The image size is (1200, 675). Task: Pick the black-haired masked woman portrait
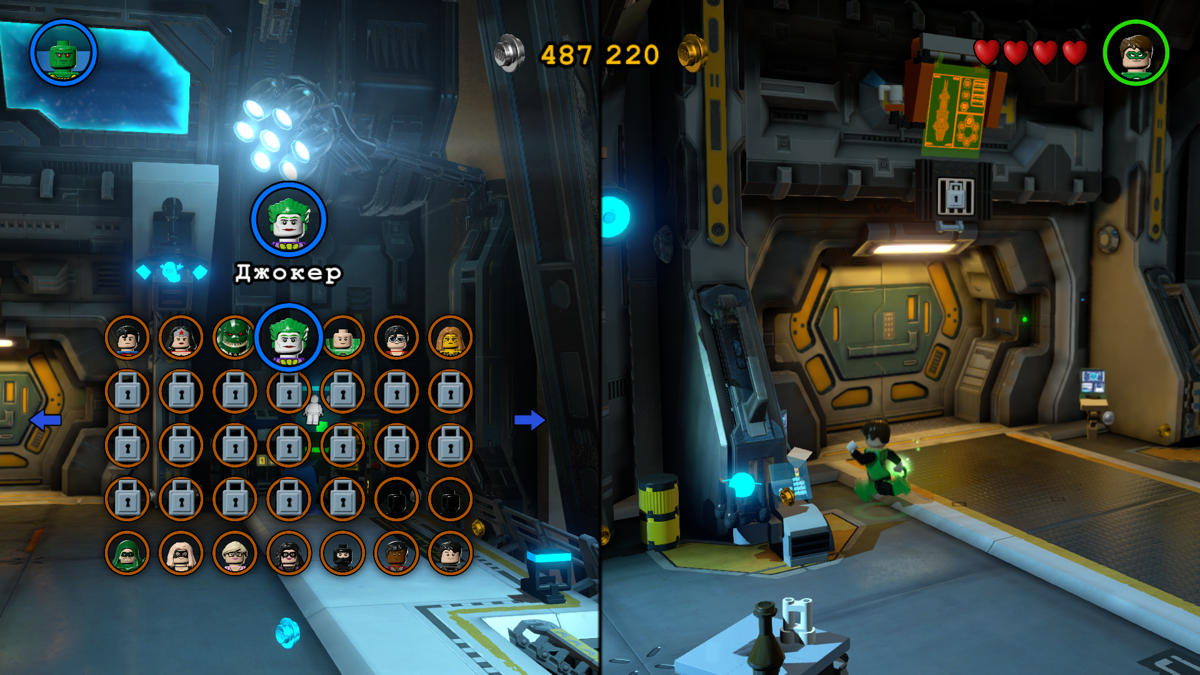tap(289, 553)
